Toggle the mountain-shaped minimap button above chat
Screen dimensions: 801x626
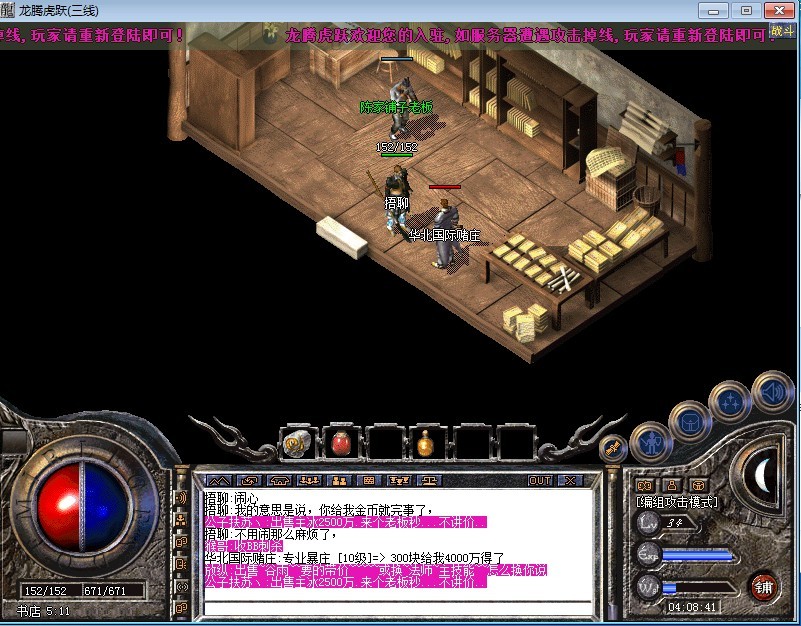click(219, 481)
